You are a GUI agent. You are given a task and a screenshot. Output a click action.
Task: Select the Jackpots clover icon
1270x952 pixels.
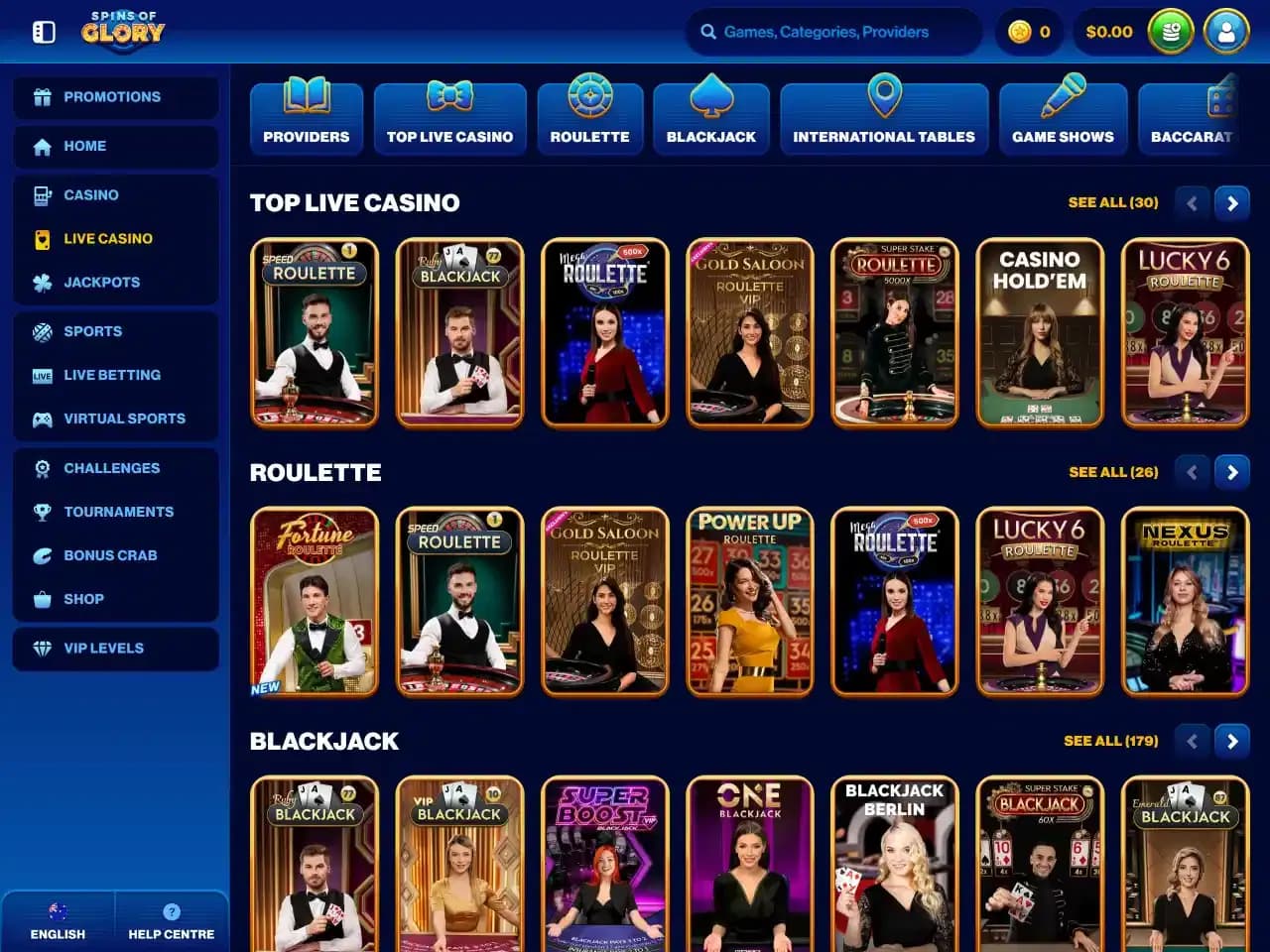pyautogui.click(x=42, y=282)
